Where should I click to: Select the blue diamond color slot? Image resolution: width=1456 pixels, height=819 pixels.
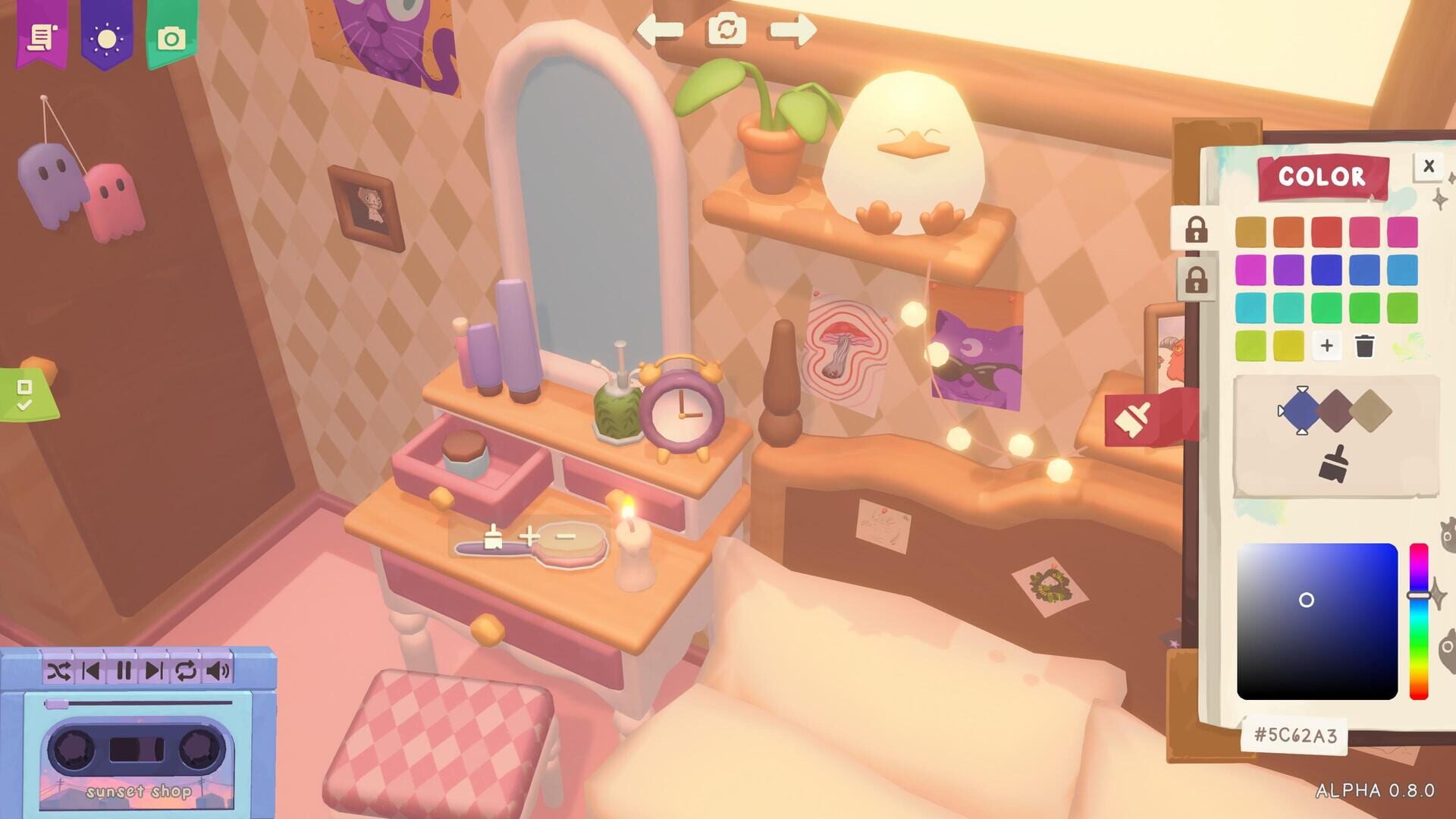1301,409
